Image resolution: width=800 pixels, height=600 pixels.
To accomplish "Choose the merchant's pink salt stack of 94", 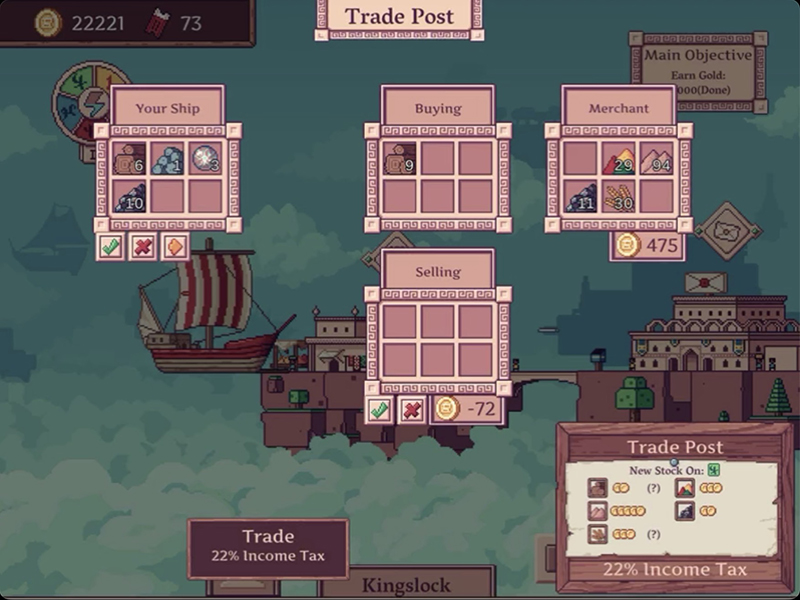I will (x=656, y=159).
